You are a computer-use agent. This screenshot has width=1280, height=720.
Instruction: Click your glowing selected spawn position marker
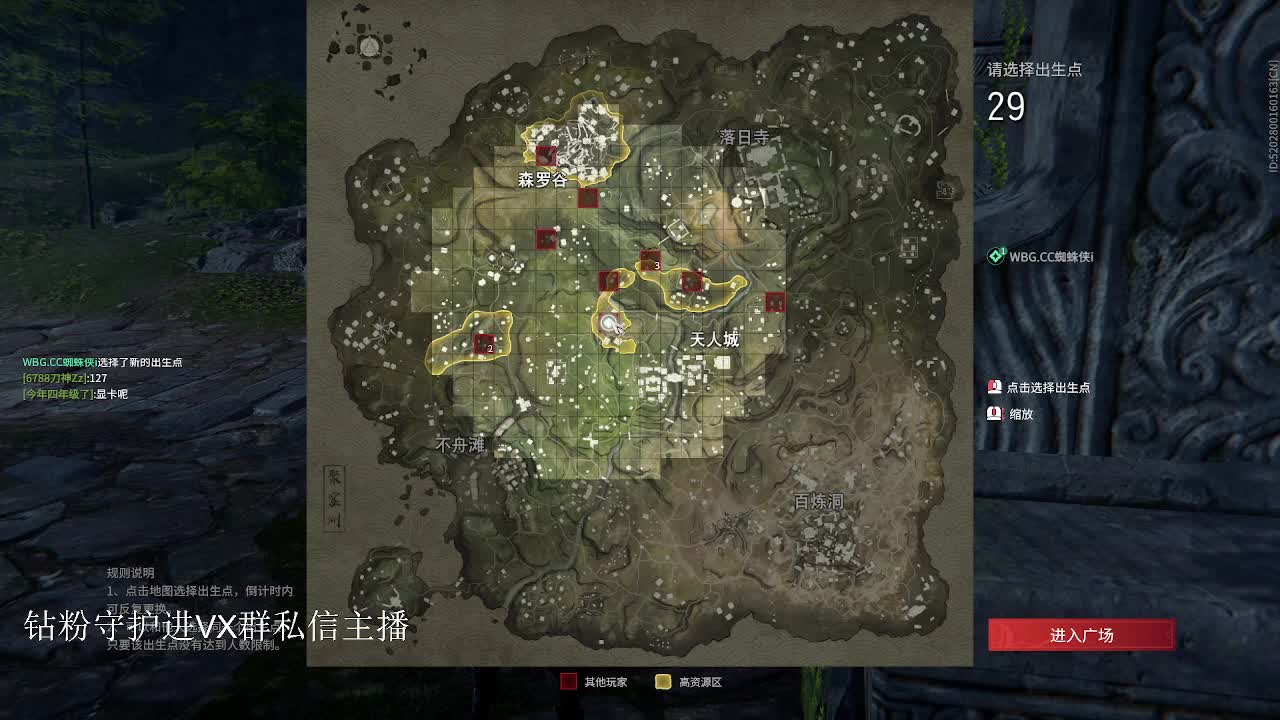click(x=608, y=322)
